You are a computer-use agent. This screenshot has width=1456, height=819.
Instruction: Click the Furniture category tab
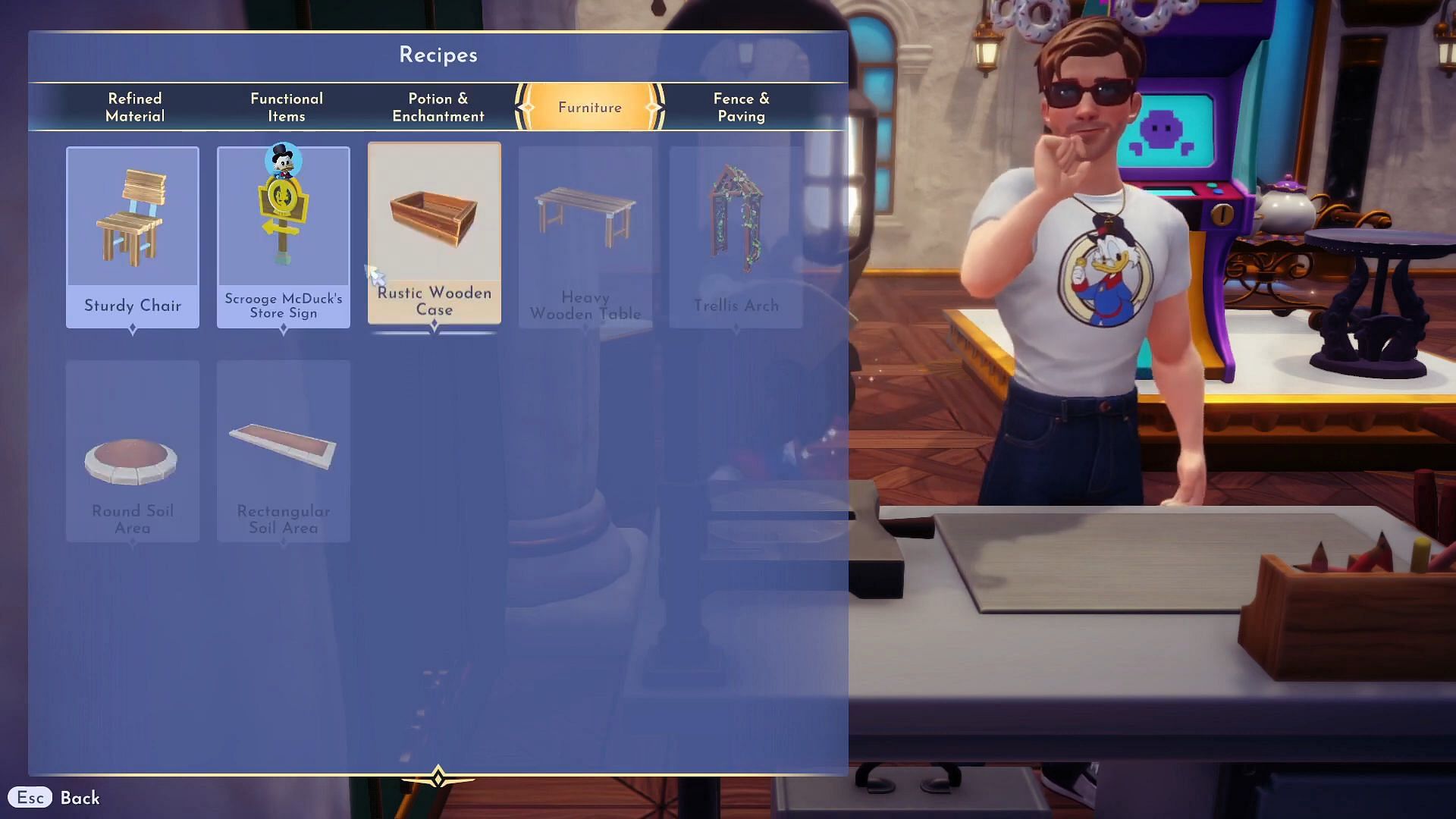[x=590, y=107]
